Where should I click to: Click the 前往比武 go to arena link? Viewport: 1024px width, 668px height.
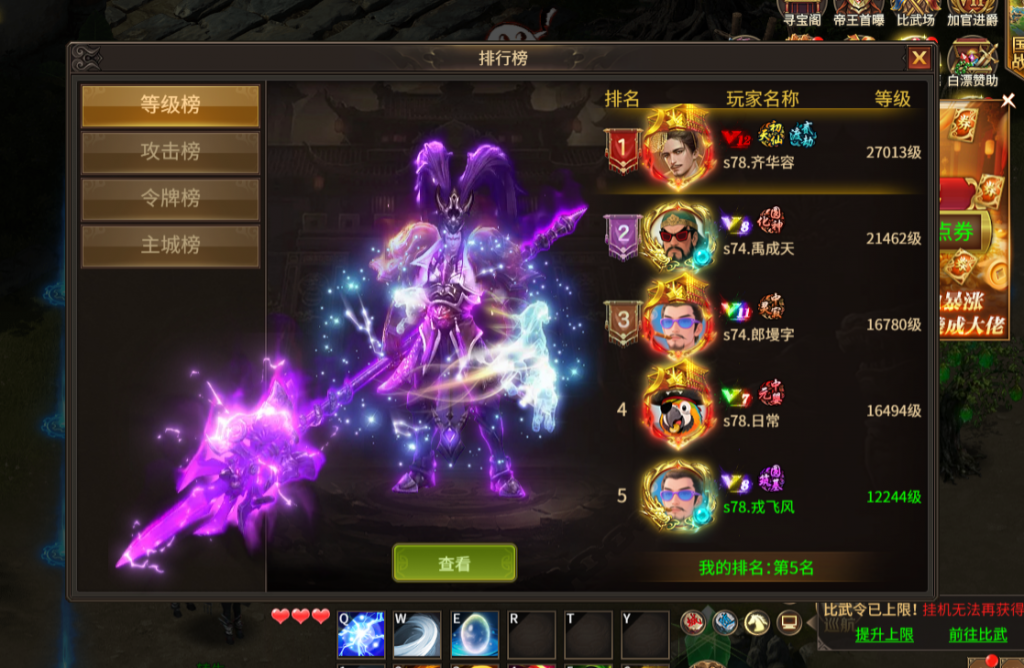[x=978, y=634]
